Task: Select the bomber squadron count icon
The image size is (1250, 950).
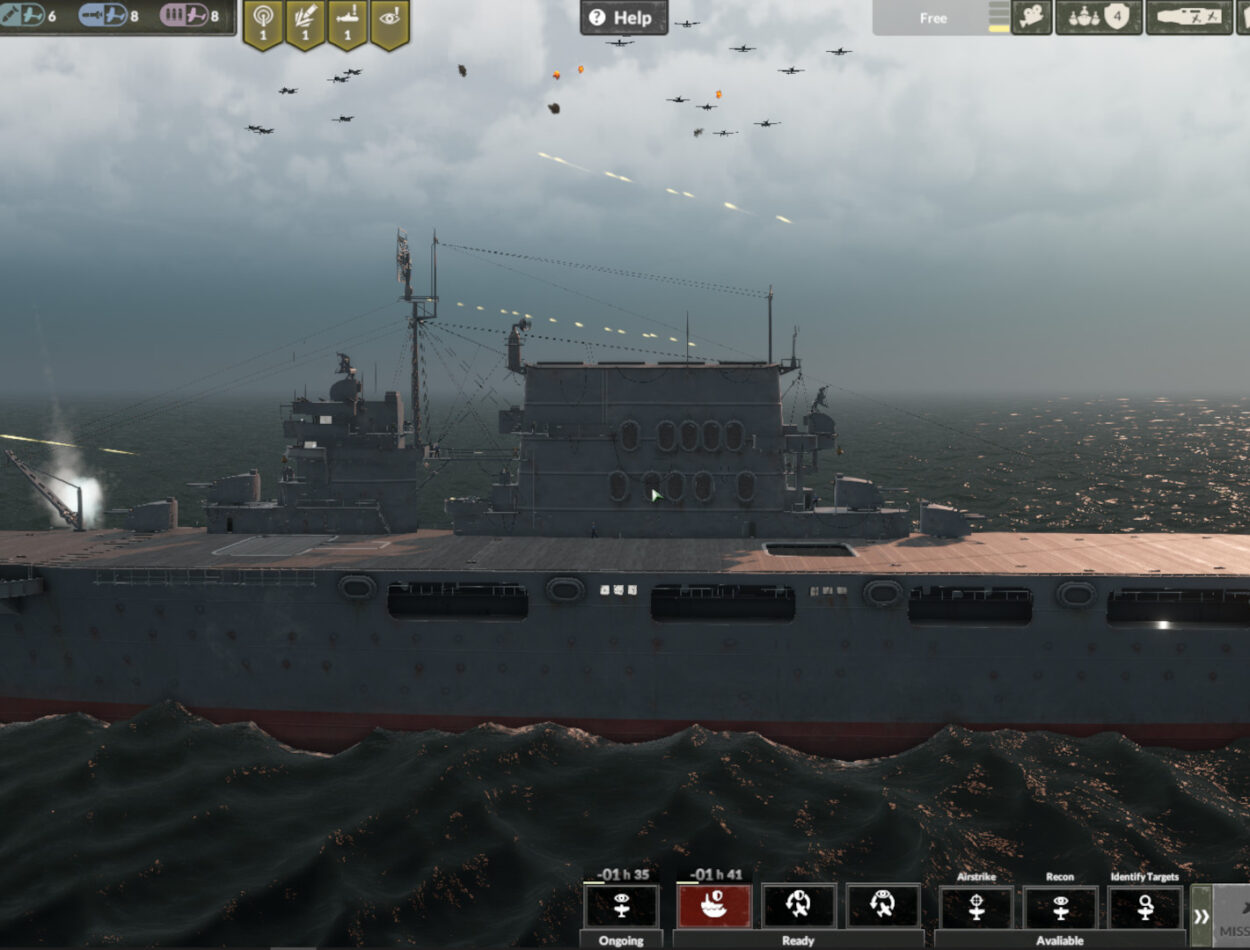Action: 24,16
